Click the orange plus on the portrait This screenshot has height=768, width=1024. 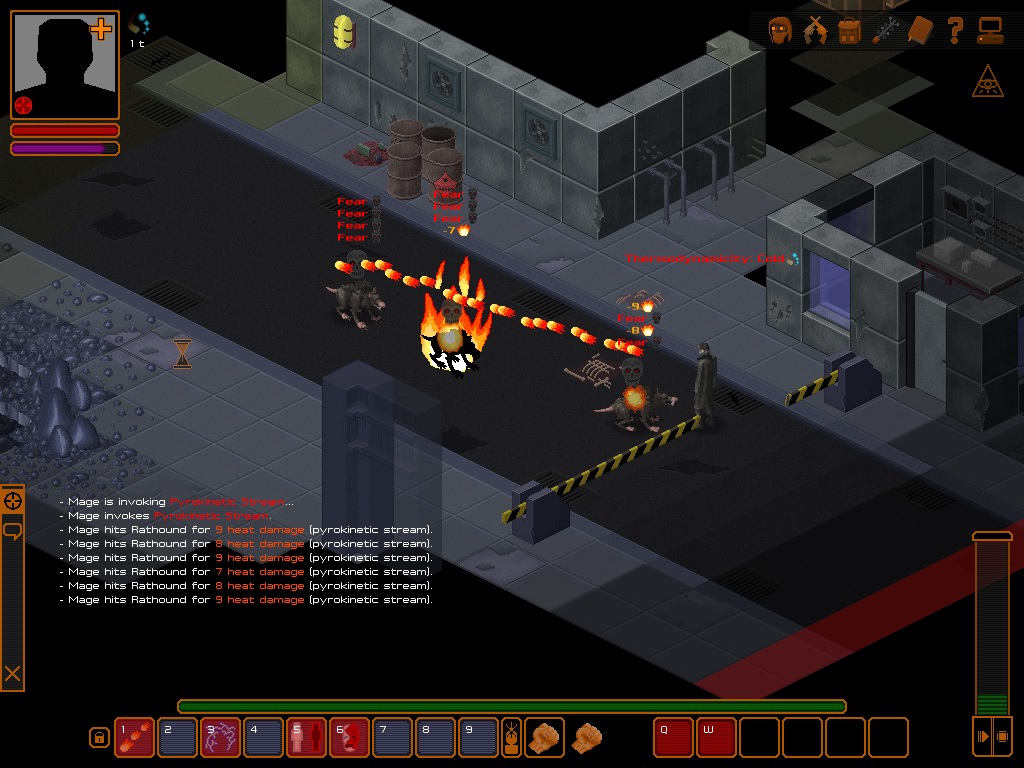pyautogui.click(x=101, y=30)
